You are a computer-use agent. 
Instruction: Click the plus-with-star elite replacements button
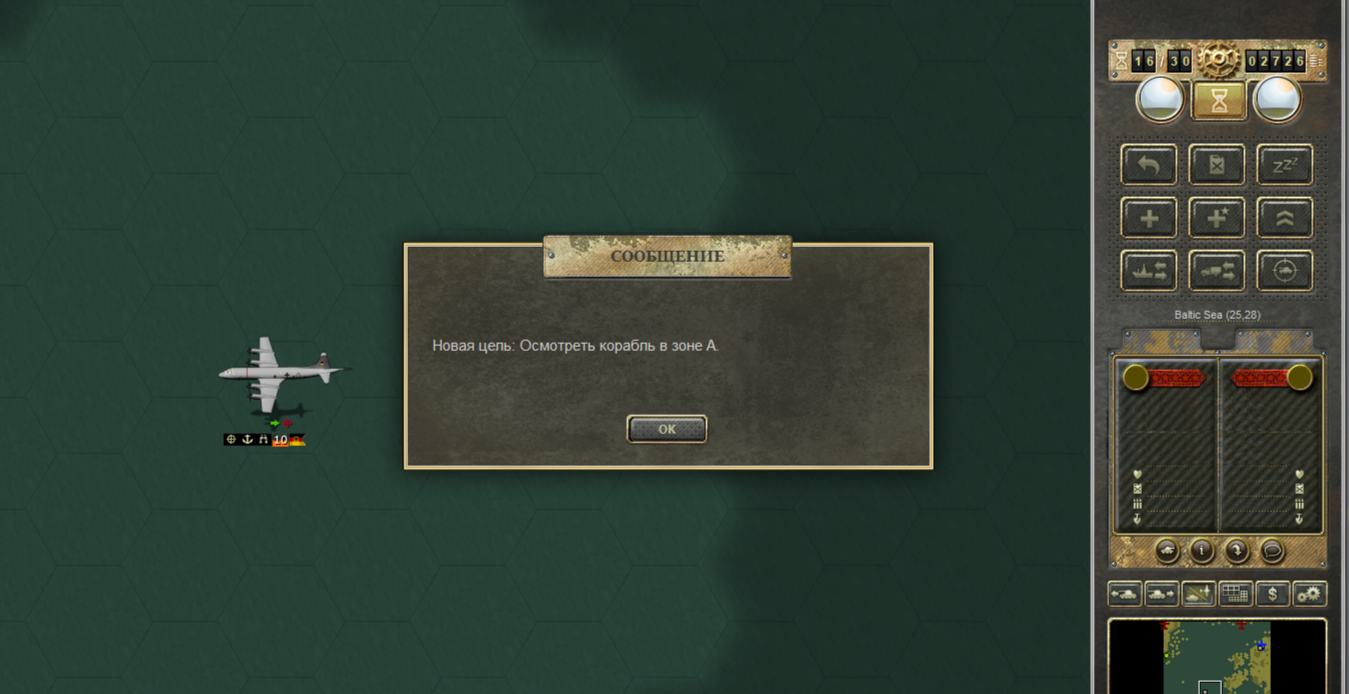click(x=1217, y=218)
